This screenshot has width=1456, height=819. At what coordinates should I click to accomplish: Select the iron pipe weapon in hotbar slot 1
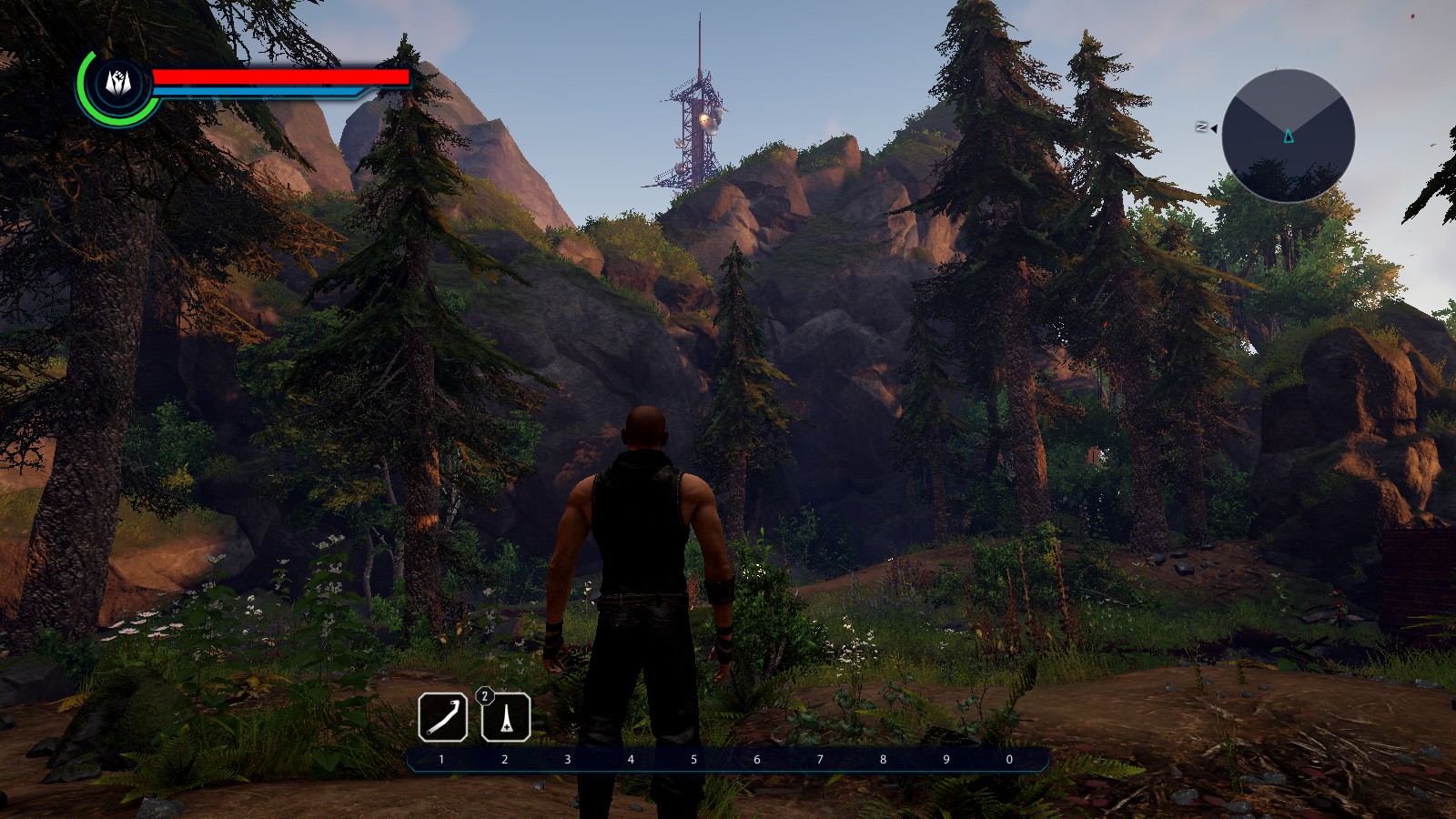click(x=442, y=717)
